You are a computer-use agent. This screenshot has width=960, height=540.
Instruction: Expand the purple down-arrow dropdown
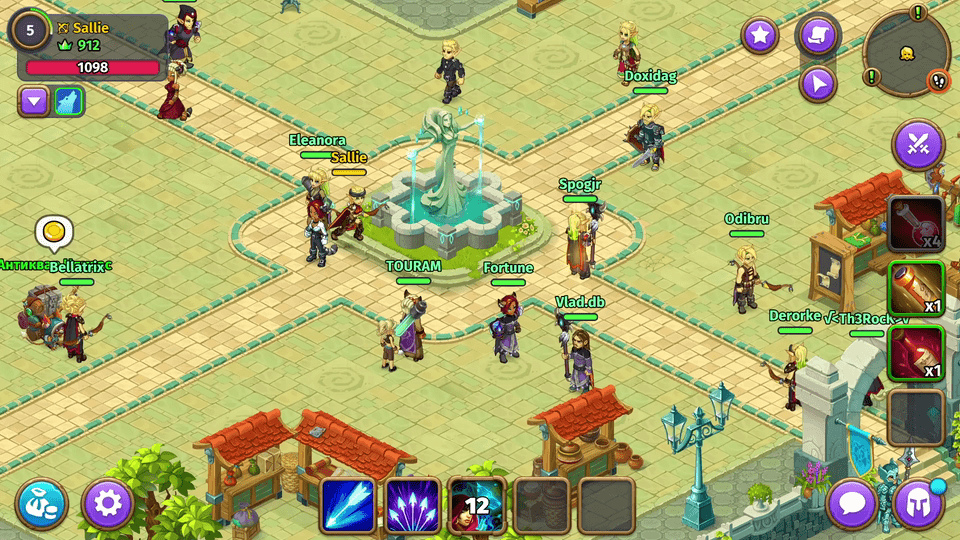[34, 101]
